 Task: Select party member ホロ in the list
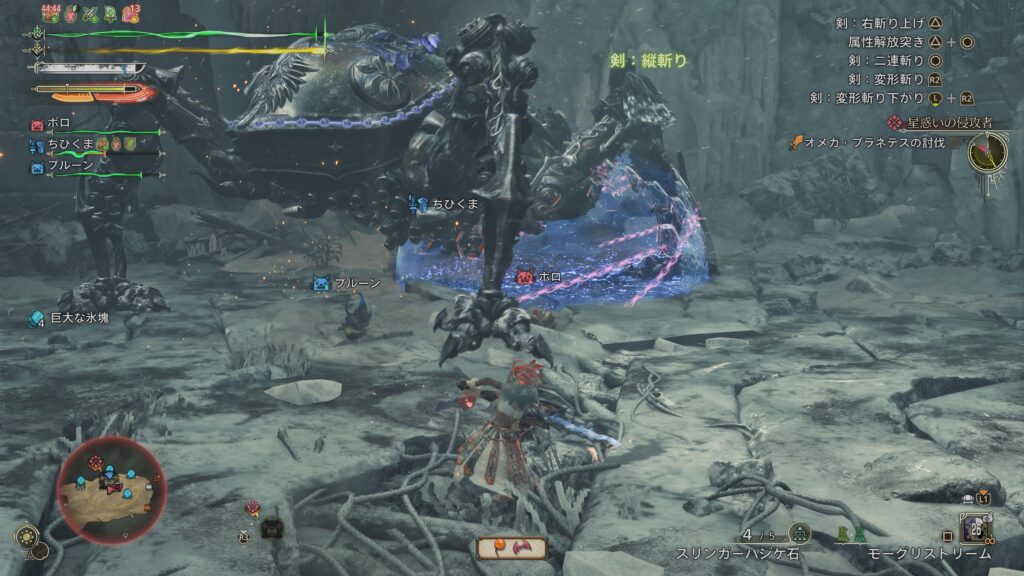pos(58,126)
